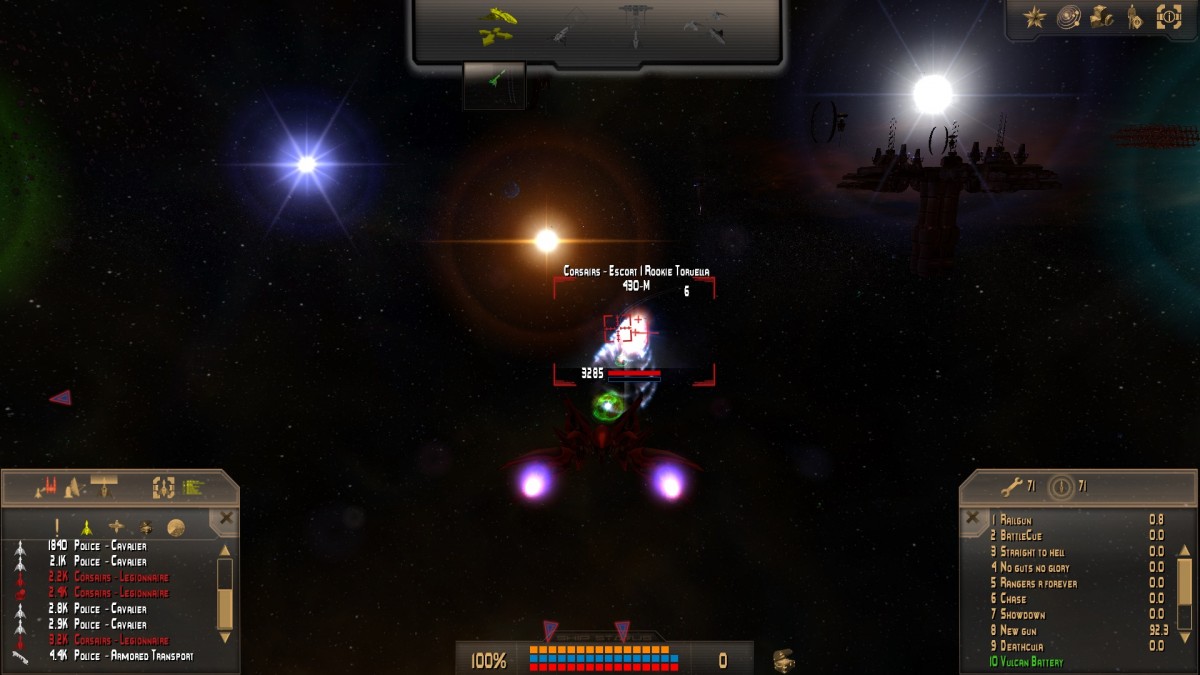This screenshot has height=675, width=1200.
Task: Click the nanobots wrench repair icon
Action: (1012, 487)
